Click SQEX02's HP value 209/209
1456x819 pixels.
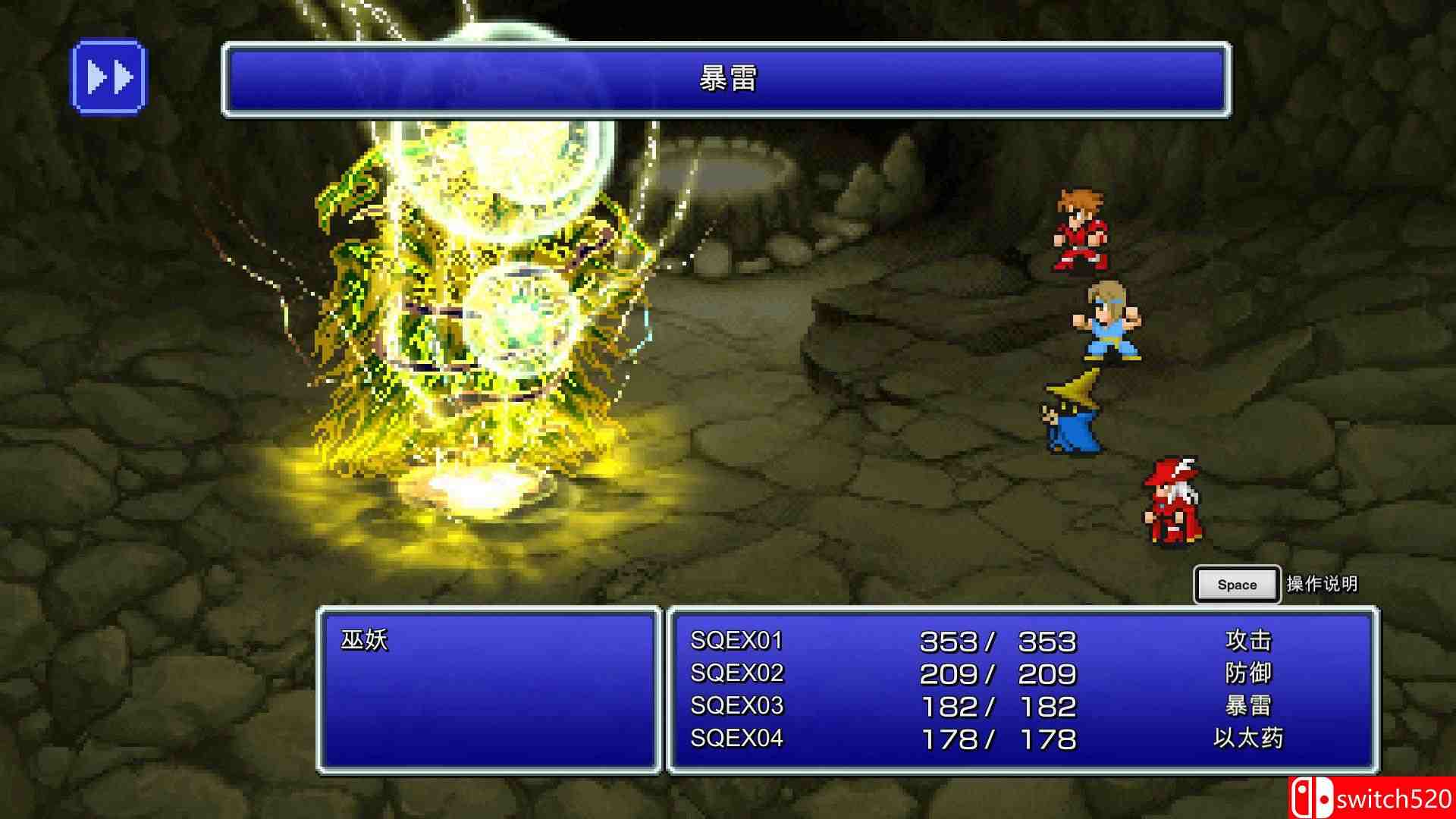[997, 673]
